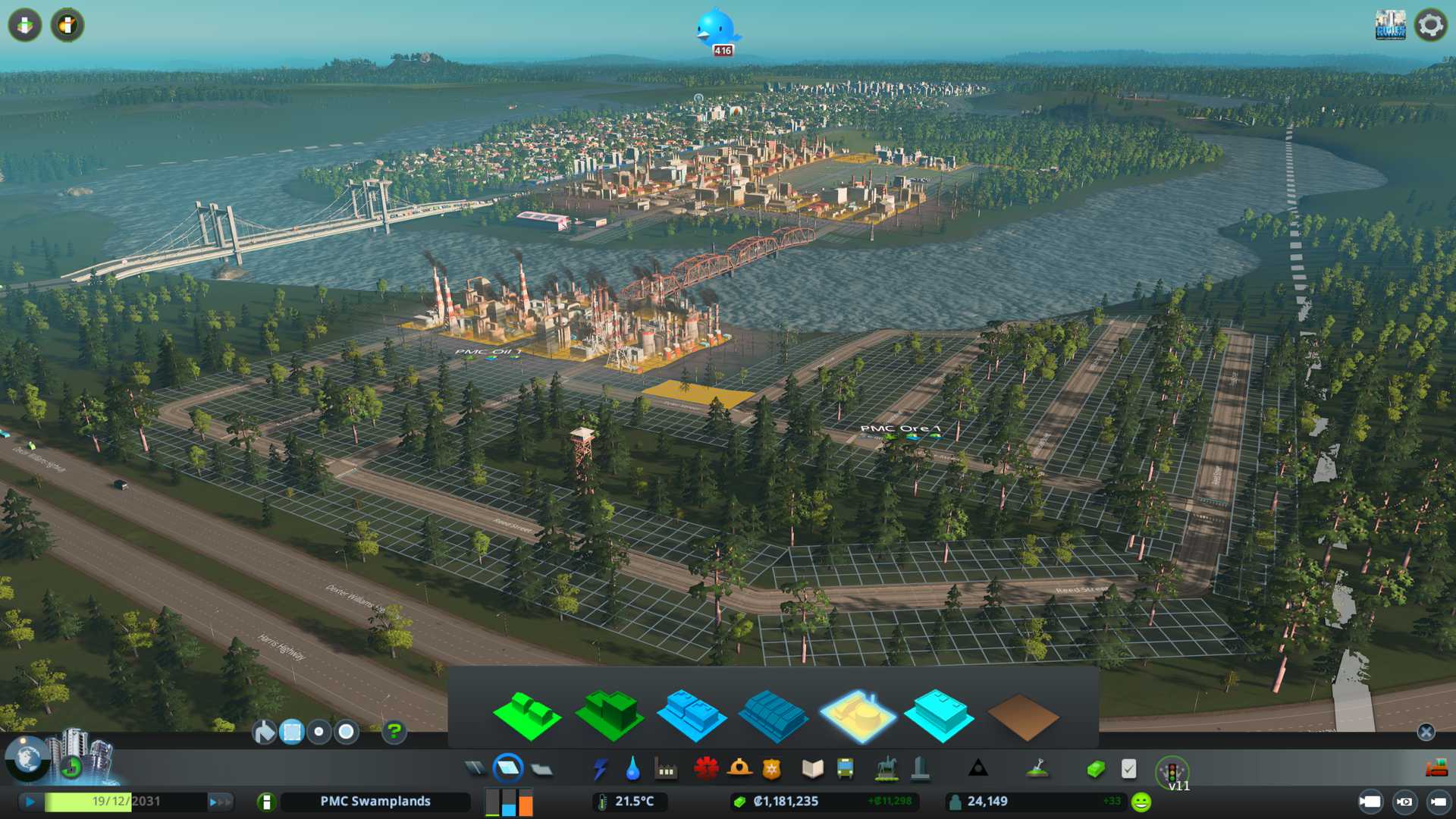The height and width of the screenshot is (819, 1456).
Task: Open the green question mark help
Action: [x=394, y=732]
